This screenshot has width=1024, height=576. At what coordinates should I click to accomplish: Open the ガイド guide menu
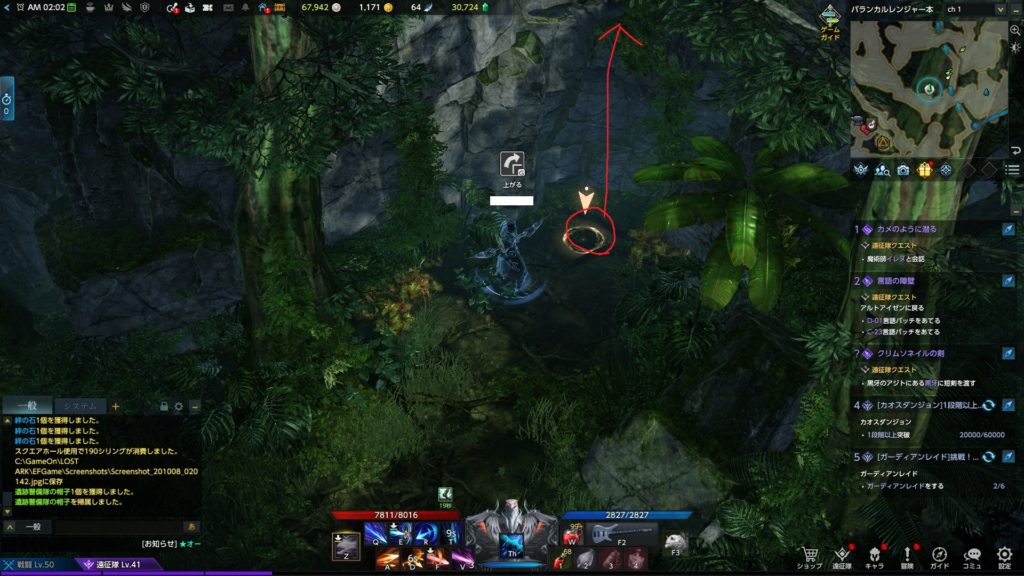tap(939, 556)
